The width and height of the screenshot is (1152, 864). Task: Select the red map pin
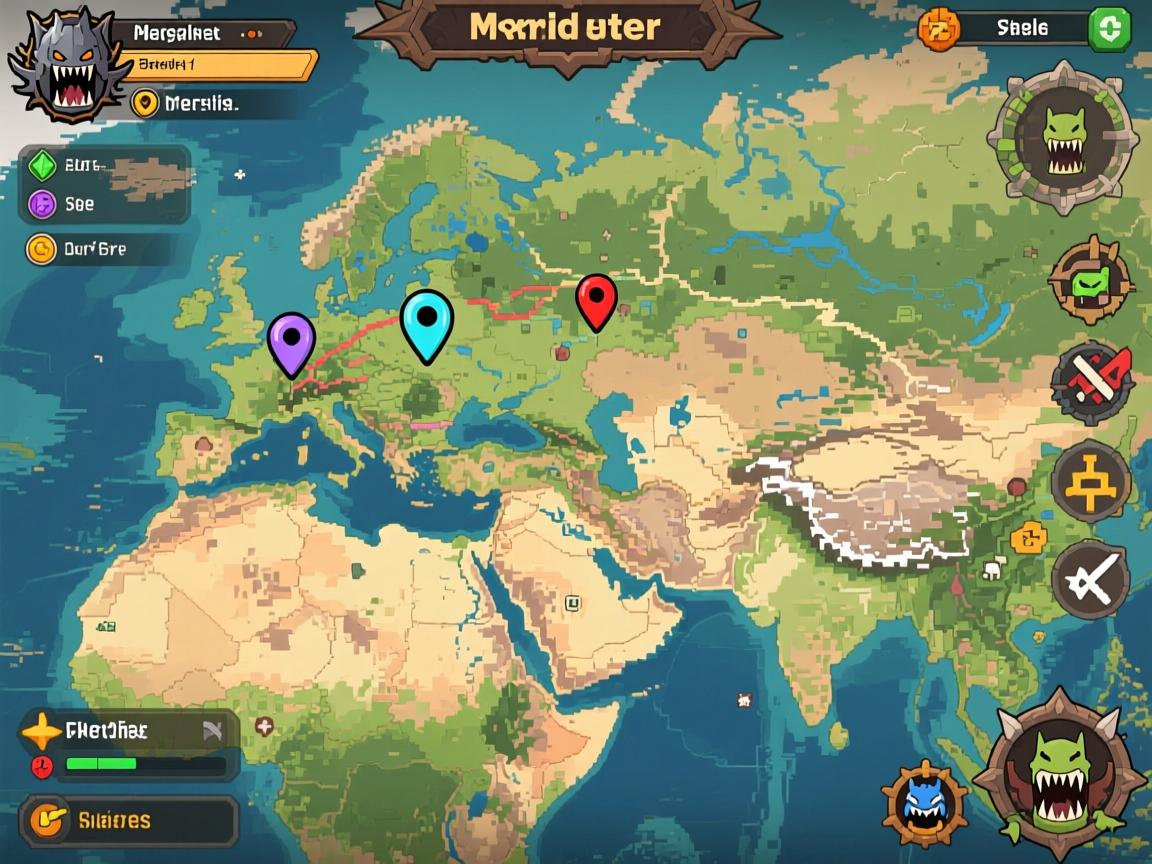tap(597, 299)
